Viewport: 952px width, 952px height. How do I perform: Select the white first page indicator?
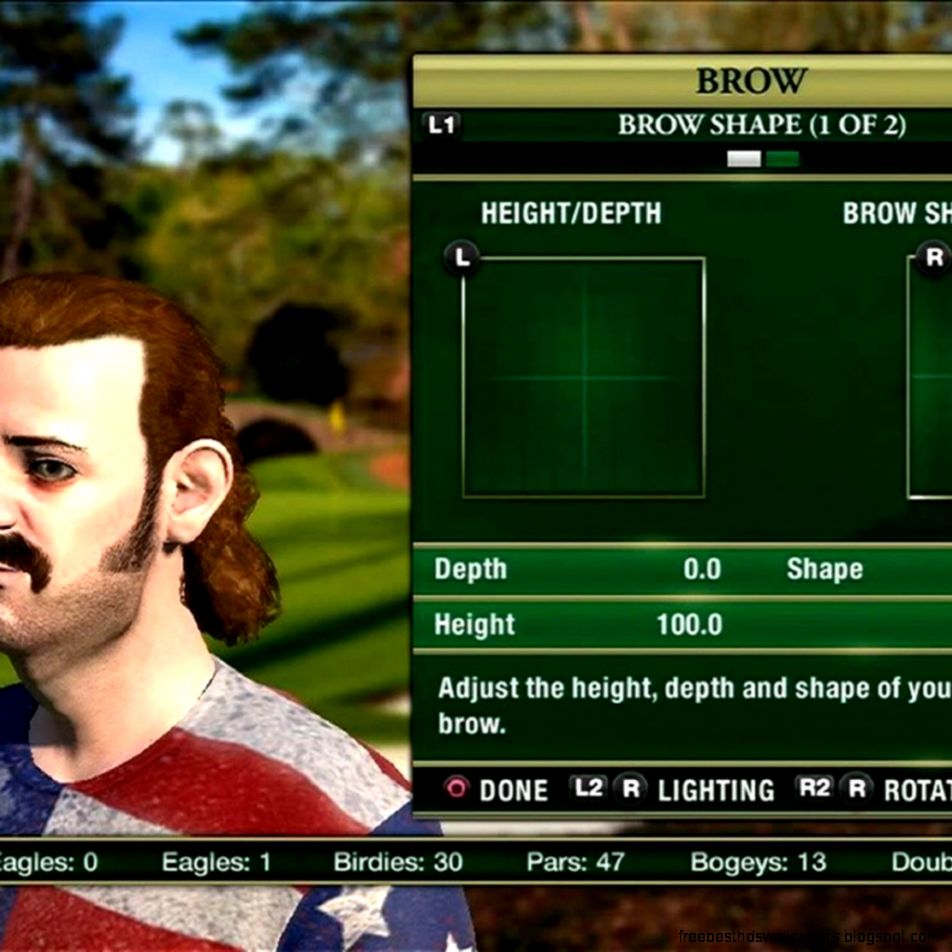(x=744, y=159)
